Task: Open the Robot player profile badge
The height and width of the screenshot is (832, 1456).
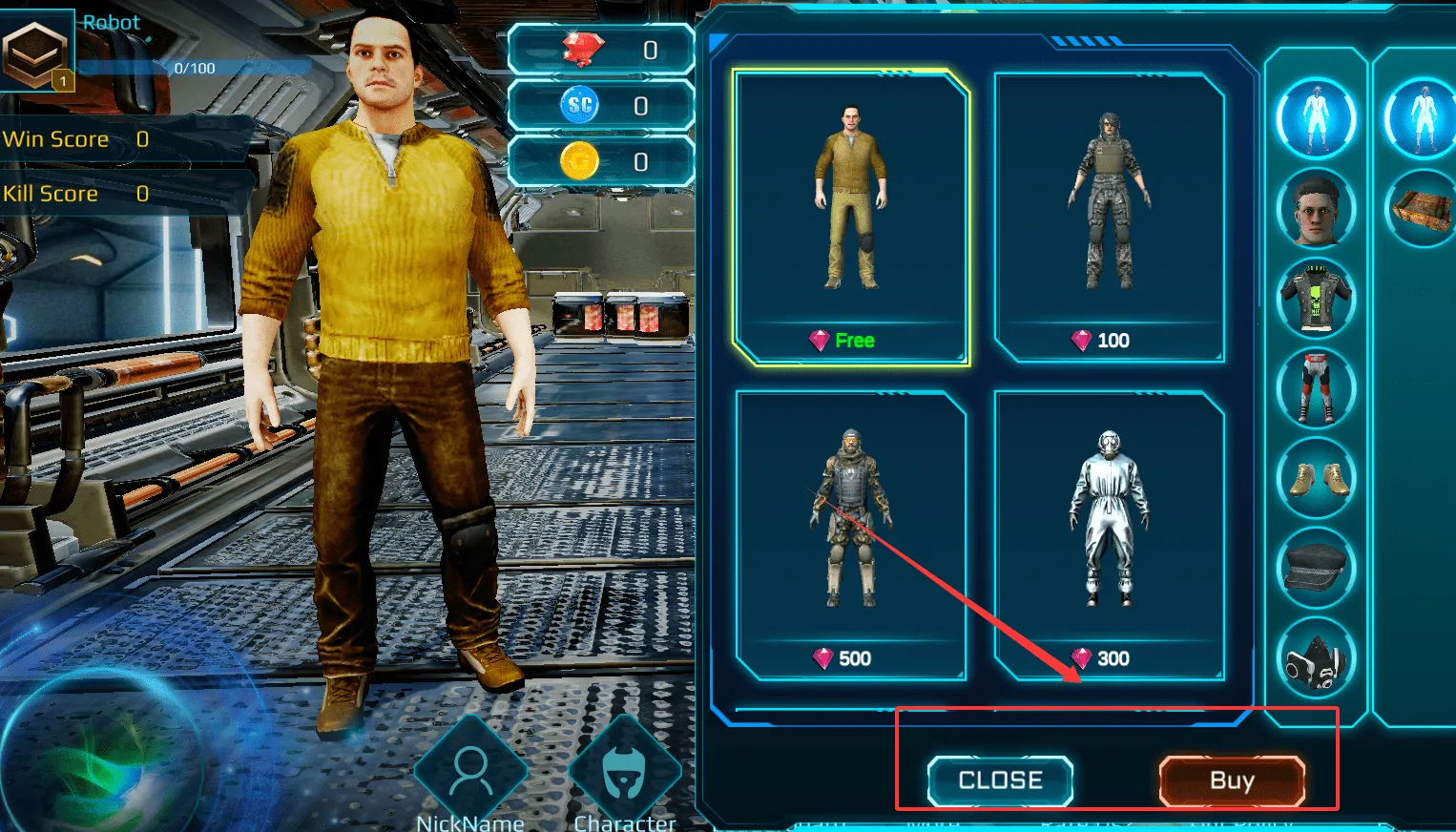Action: pyautogui.click(x=36, y=50)
